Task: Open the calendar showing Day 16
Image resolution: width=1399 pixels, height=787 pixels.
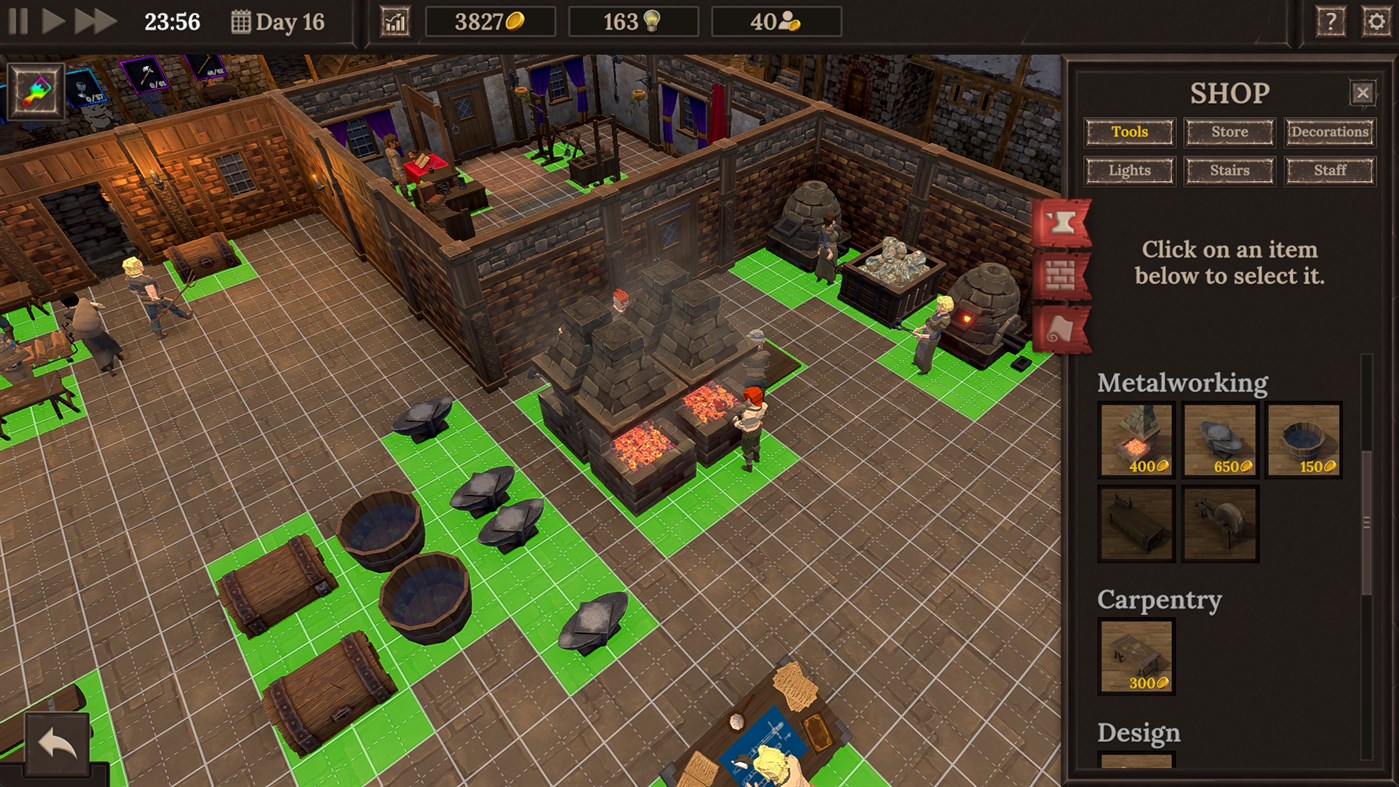Action: [240, 21]
